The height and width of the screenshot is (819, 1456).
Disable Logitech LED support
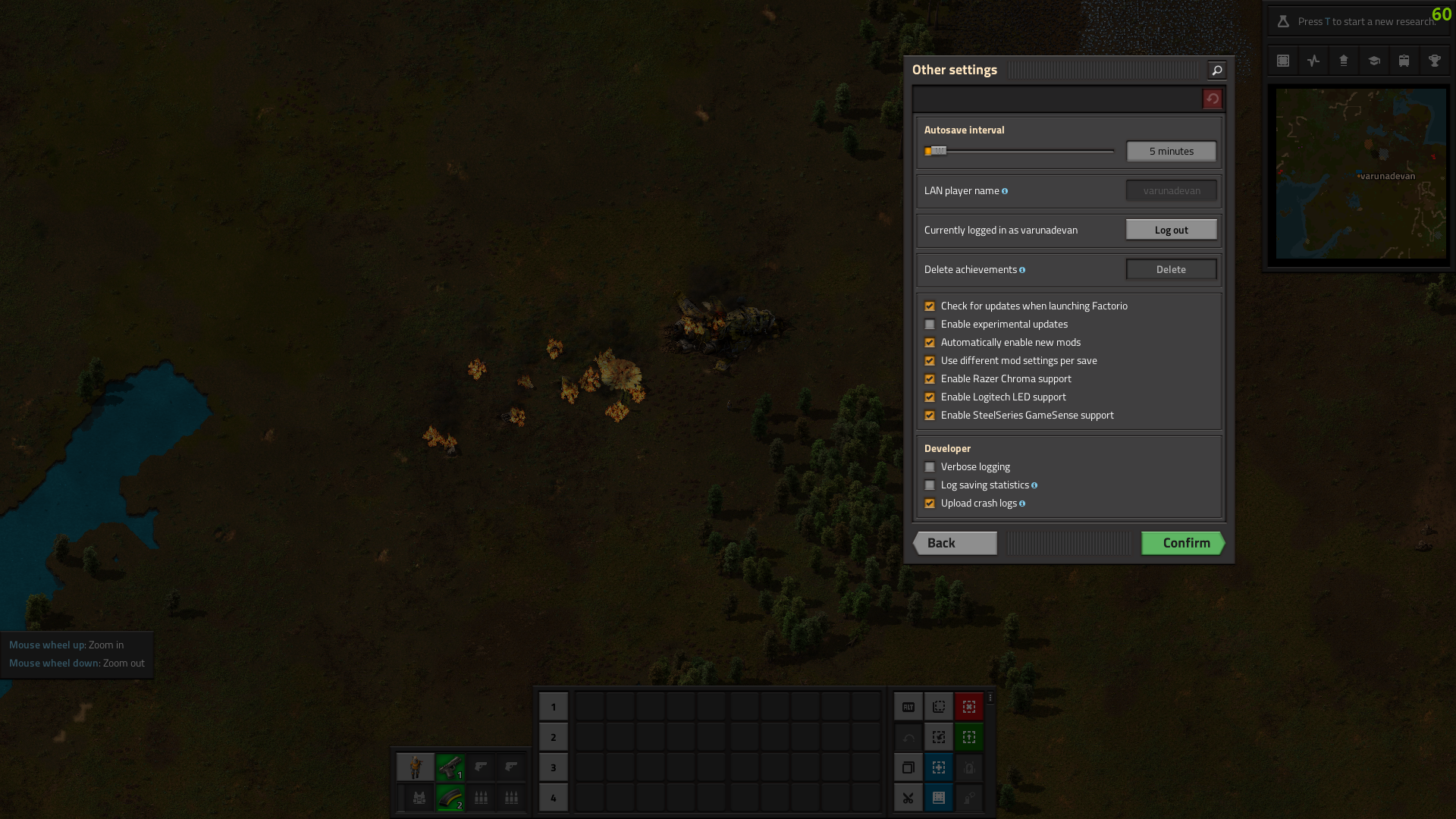930,397
